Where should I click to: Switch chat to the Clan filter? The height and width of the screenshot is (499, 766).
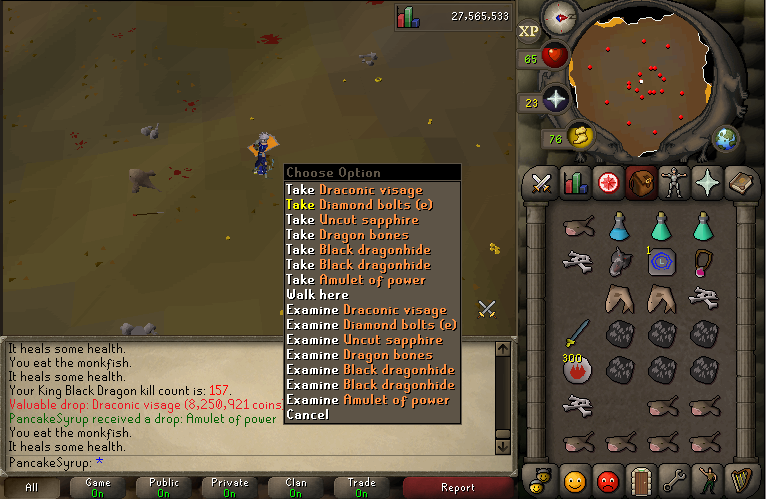click(296, 487)
